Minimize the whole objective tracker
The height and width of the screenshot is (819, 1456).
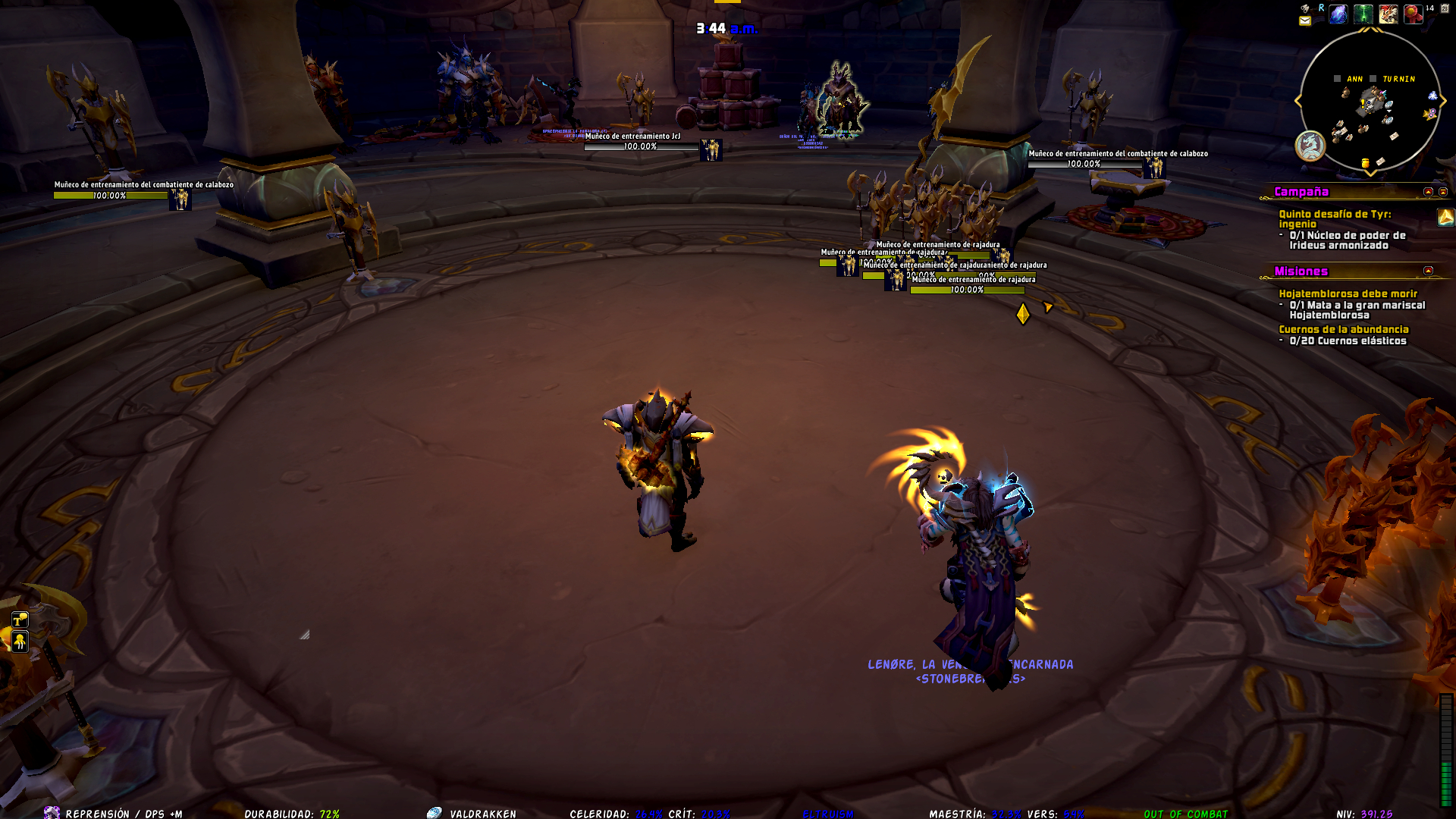tap(1443, 192)
